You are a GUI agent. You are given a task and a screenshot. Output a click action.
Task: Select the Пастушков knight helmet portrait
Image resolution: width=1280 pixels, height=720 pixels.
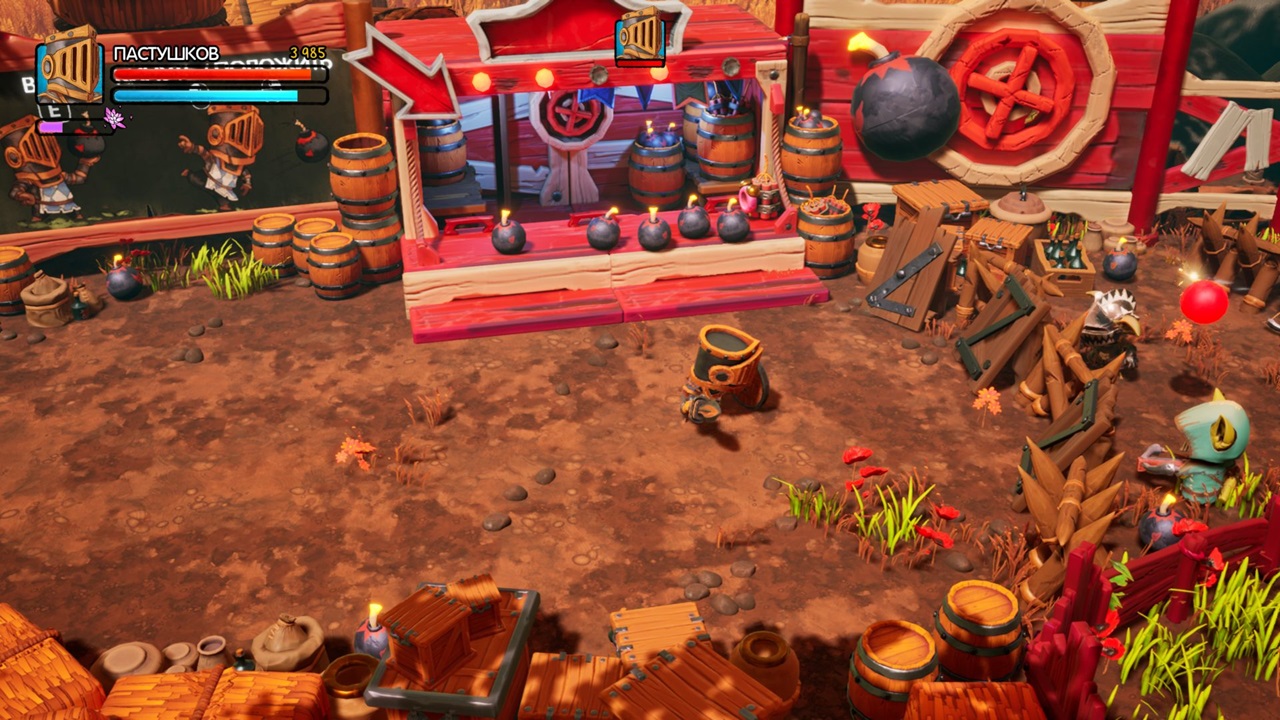coord(70,66)
